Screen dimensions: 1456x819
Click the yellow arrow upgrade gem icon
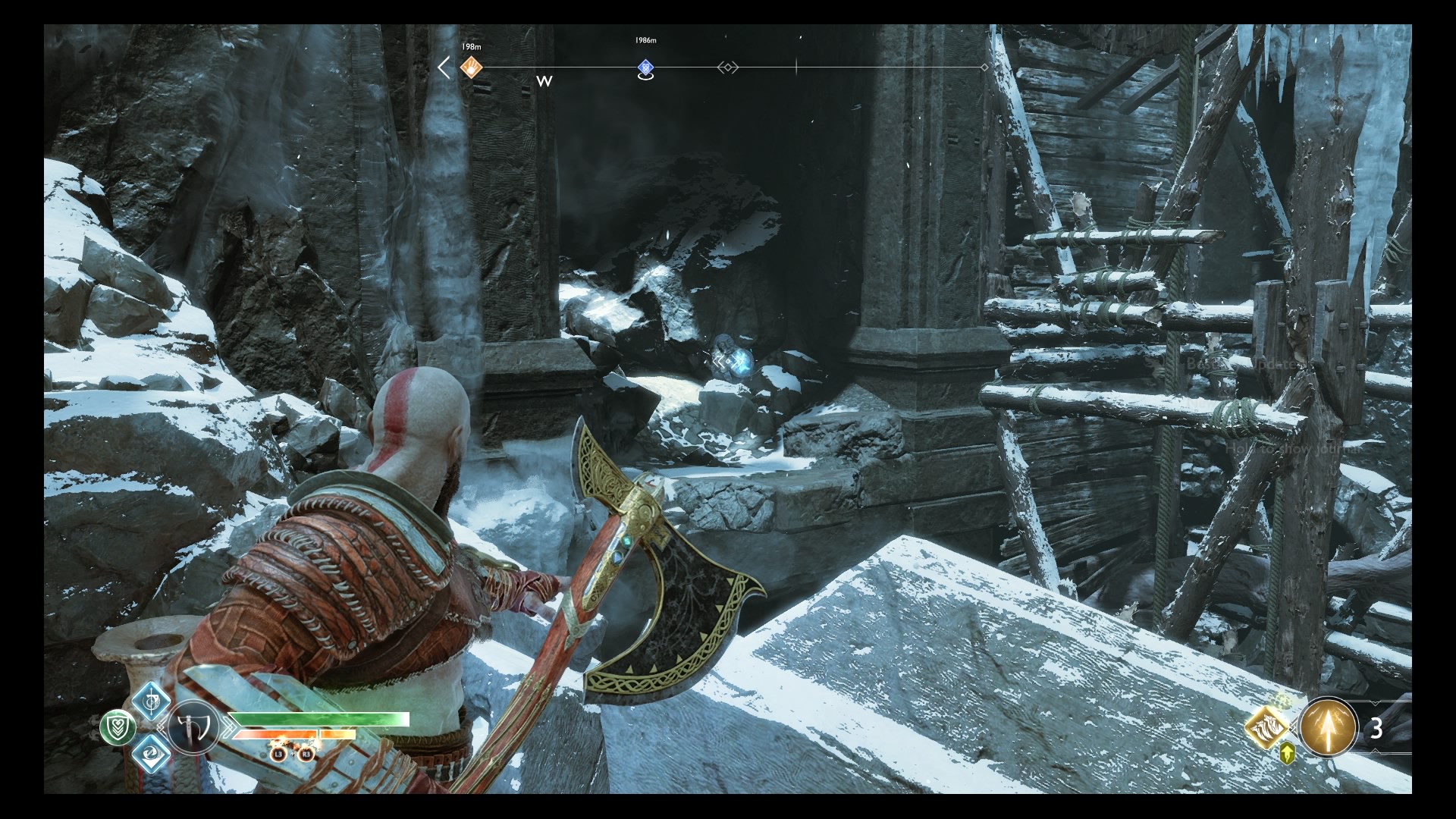[x=1287, y=754]
